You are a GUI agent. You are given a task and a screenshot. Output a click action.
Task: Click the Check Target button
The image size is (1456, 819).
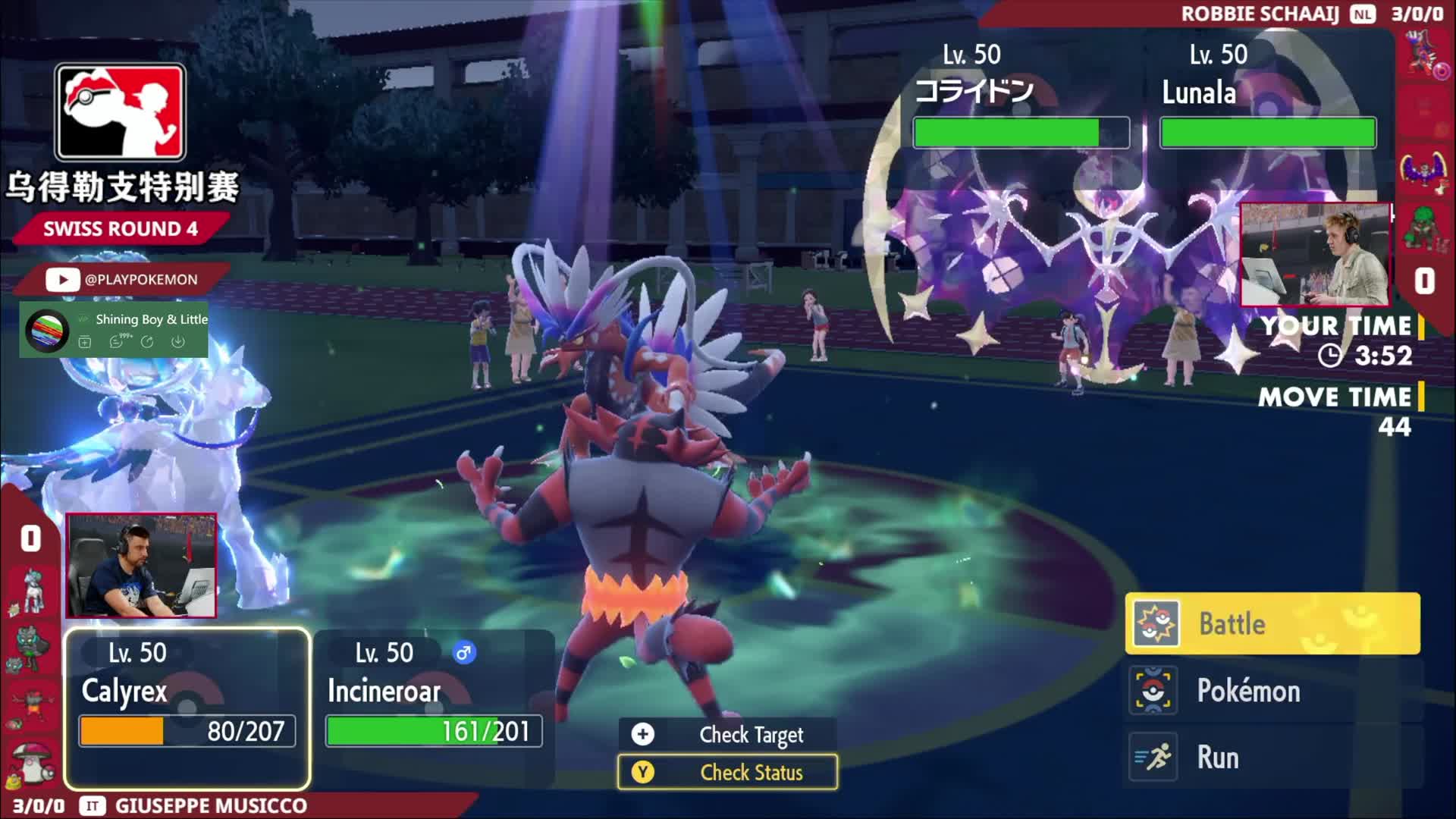pos(728,734)
